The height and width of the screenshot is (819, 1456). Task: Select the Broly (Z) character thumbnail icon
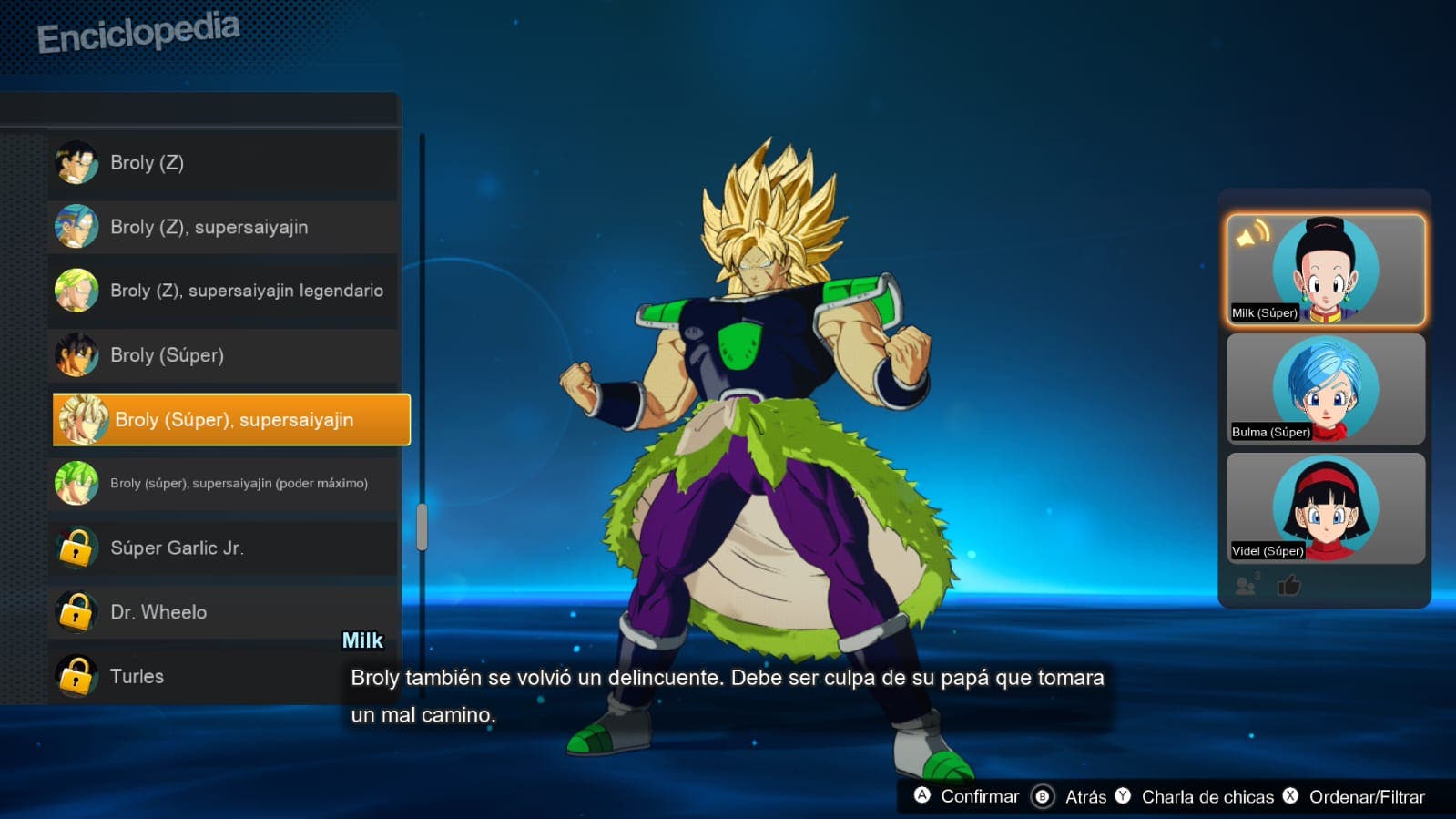pyautogui.click(x=76, y=162)
